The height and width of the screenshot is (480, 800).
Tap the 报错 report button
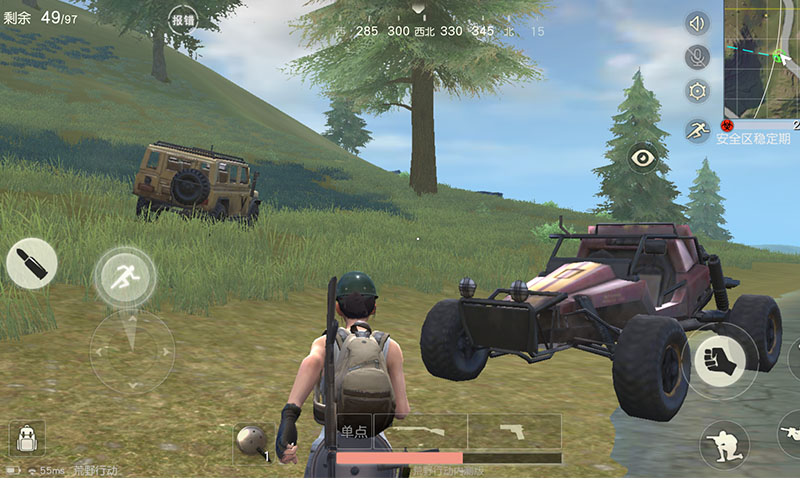(x=183, y=20)
